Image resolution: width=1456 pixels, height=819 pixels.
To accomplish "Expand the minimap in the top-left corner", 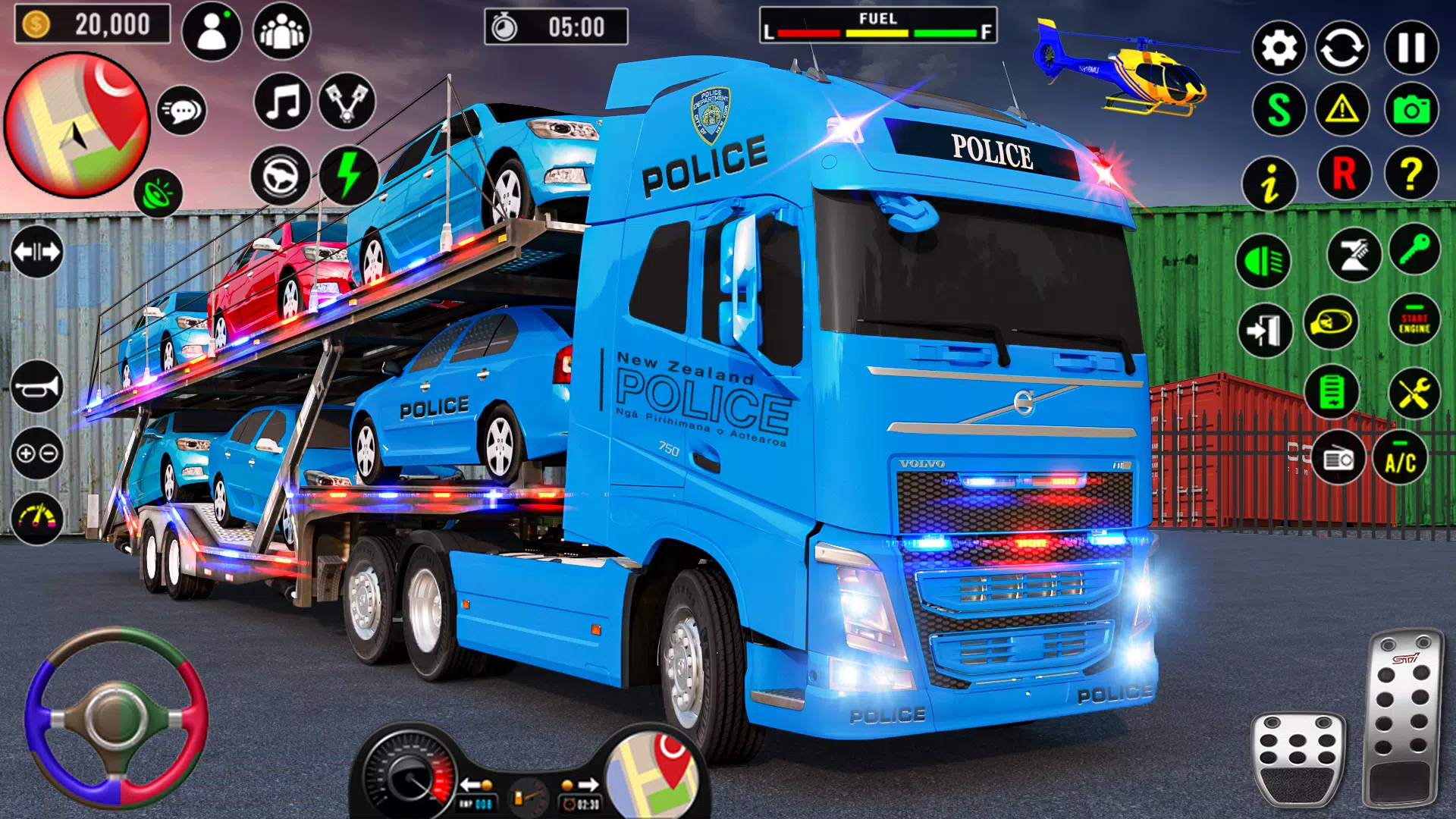I will click(x=80, y=125).
